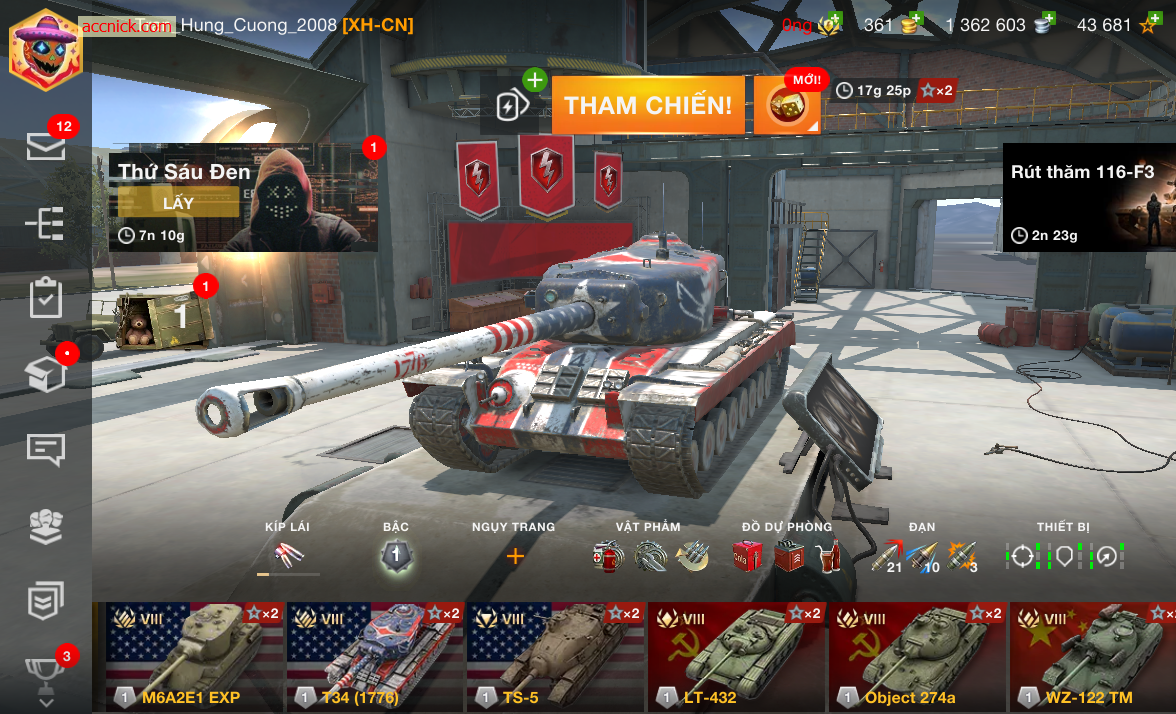Add camouflage with the NGỤY TRANG plus

tap(515, 556)
